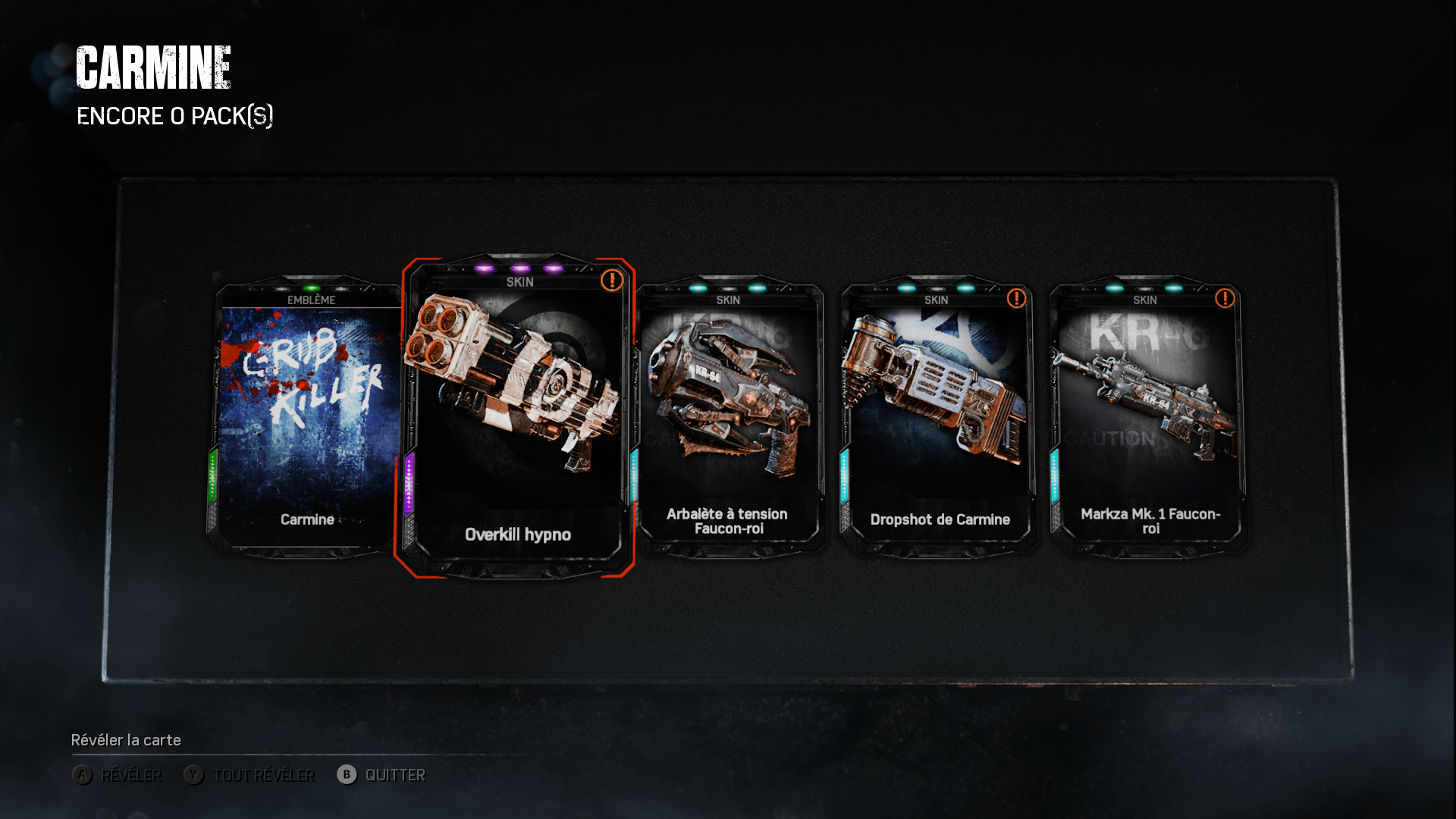This screenshot has width=1456, height=819.
Task: Exit with the Quitter option
Action: point(381,775)
